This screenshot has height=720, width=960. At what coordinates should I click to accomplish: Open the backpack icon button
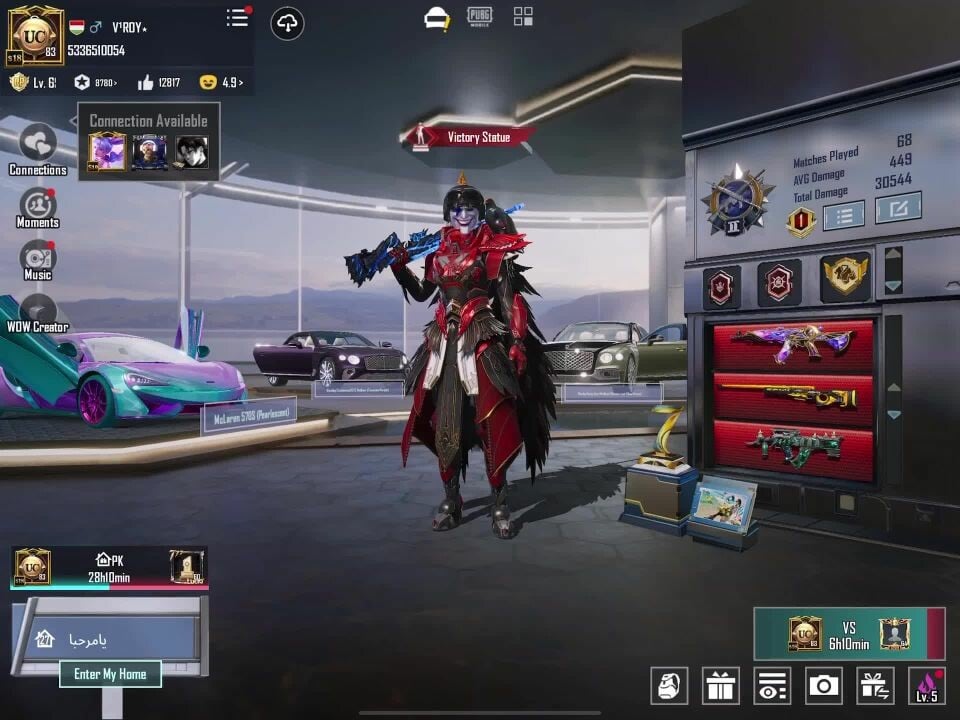(x=669, y=685)
